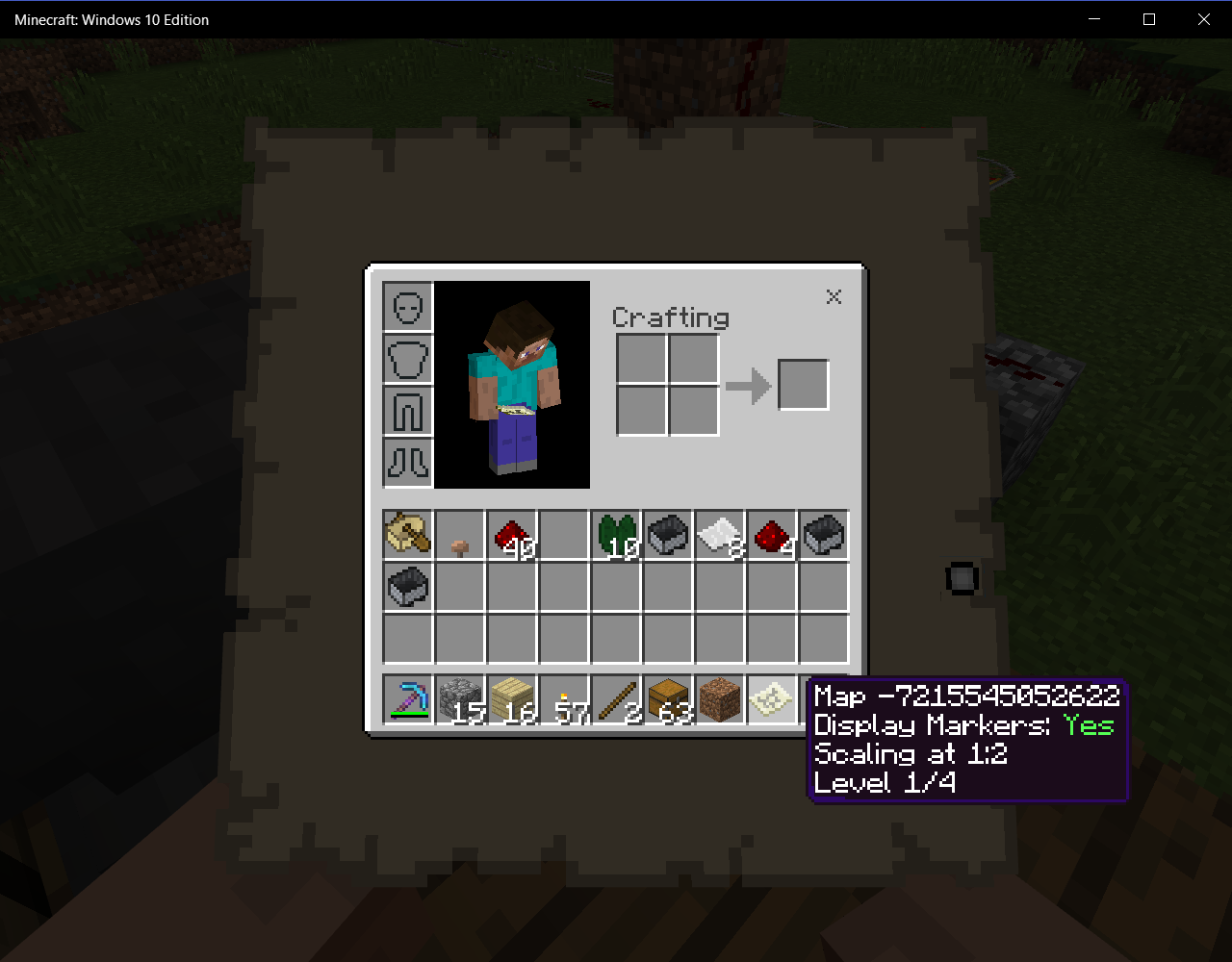This screenshot has height=962, width=1232.
Task: Select the stack of 40 redstone dust
Action: tap(512, 536)
